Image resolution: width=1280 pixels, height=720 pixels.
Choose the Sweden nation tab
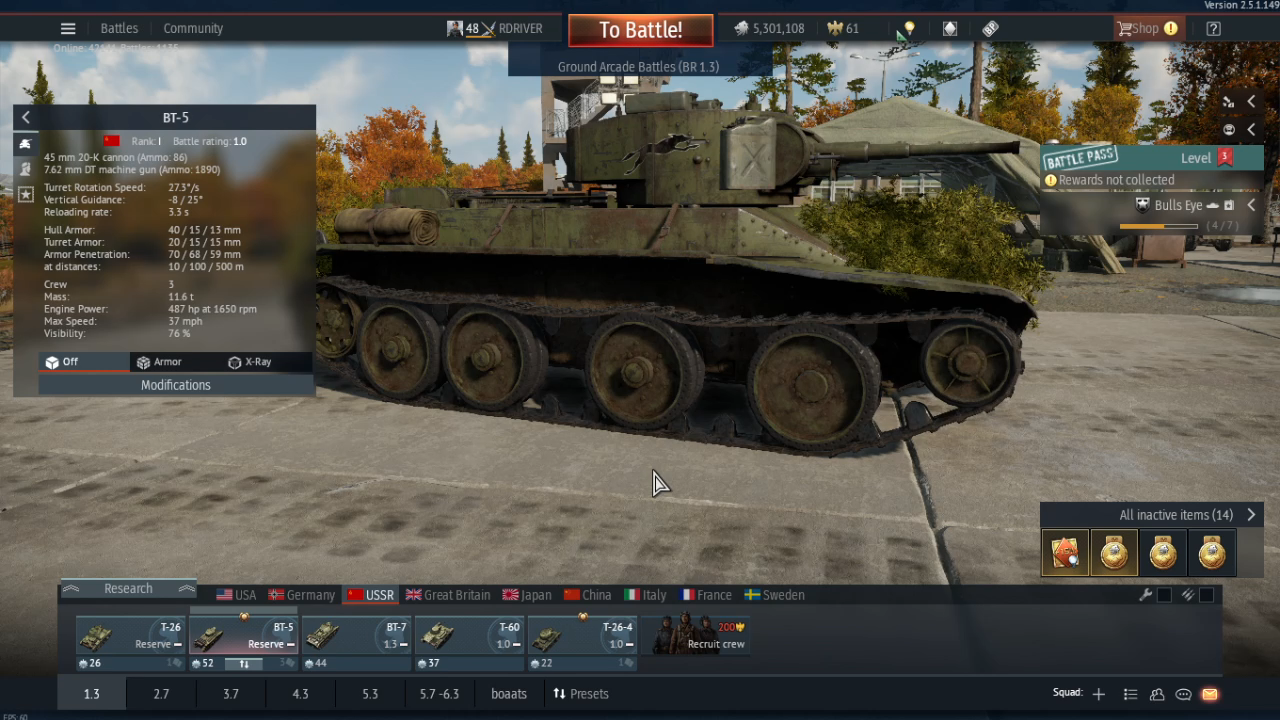pos(774,595)
